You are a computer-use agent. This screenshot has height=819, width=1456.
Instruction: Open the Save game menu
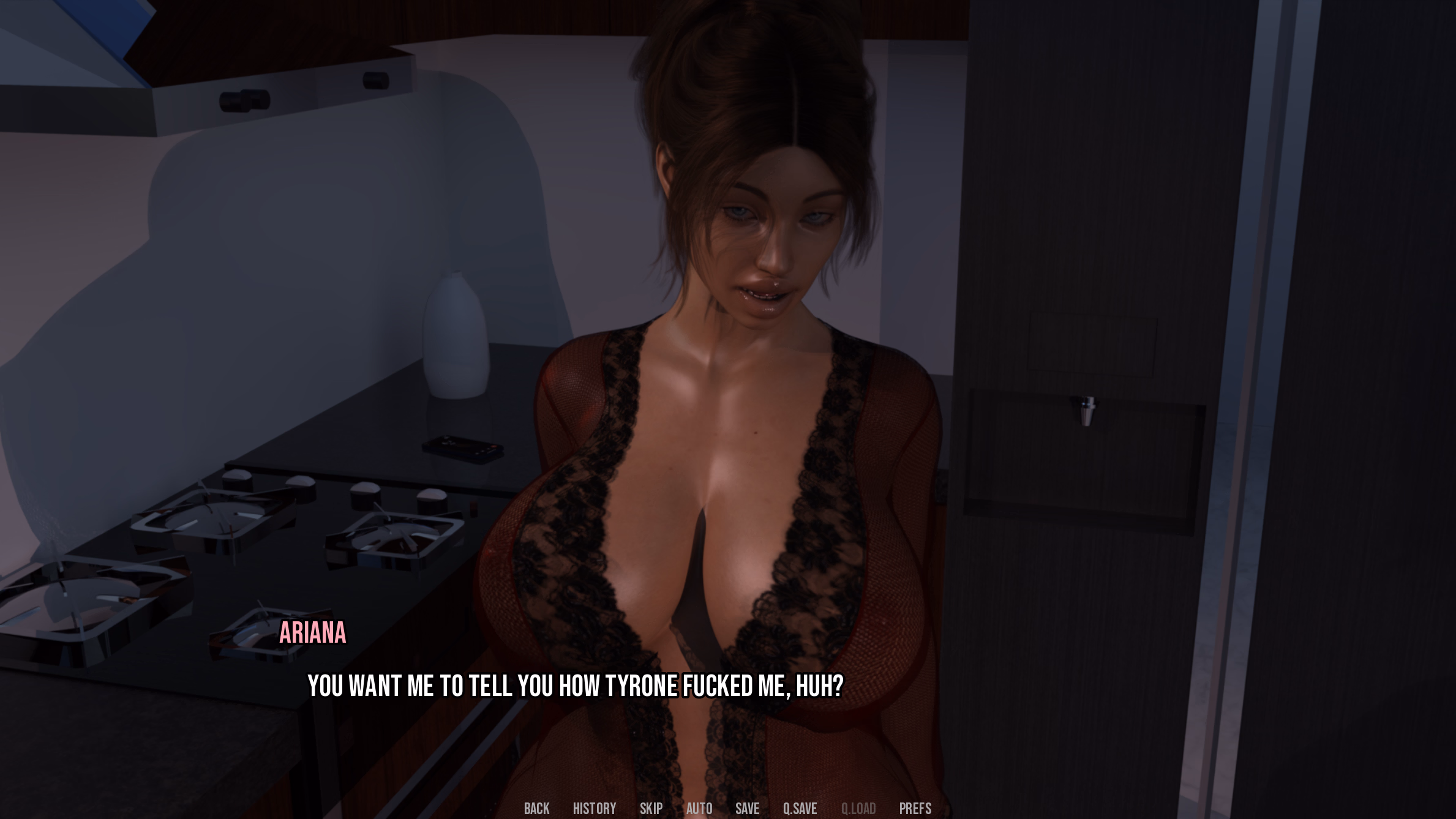(747, 809)
